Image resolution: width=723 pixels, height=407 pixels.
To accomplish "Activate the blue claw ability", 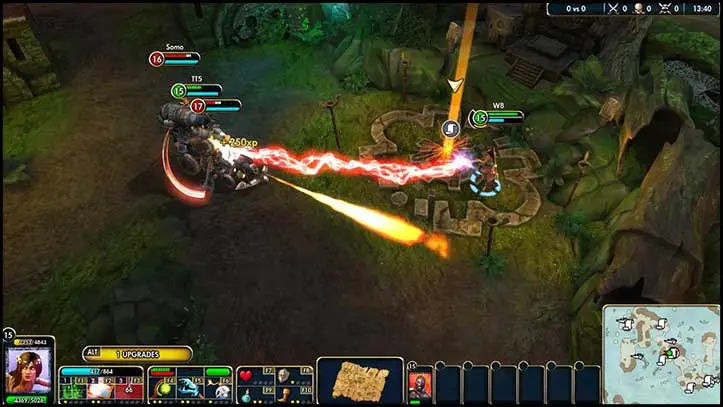I will 190,391.
